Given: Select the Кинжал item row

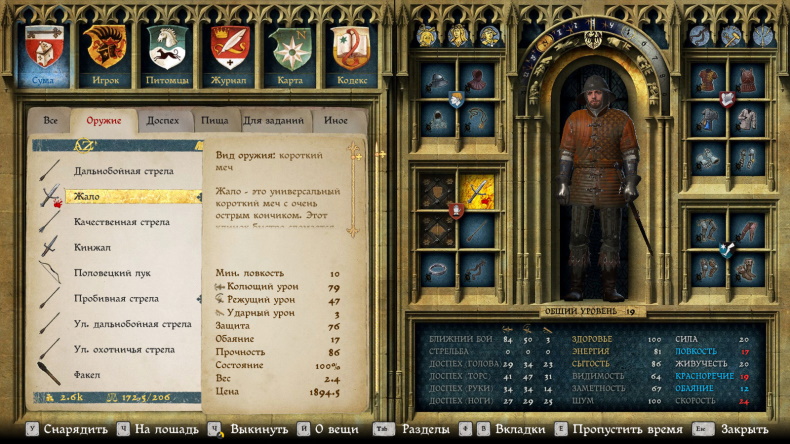Looking at the screenshot, I should 92,247.
